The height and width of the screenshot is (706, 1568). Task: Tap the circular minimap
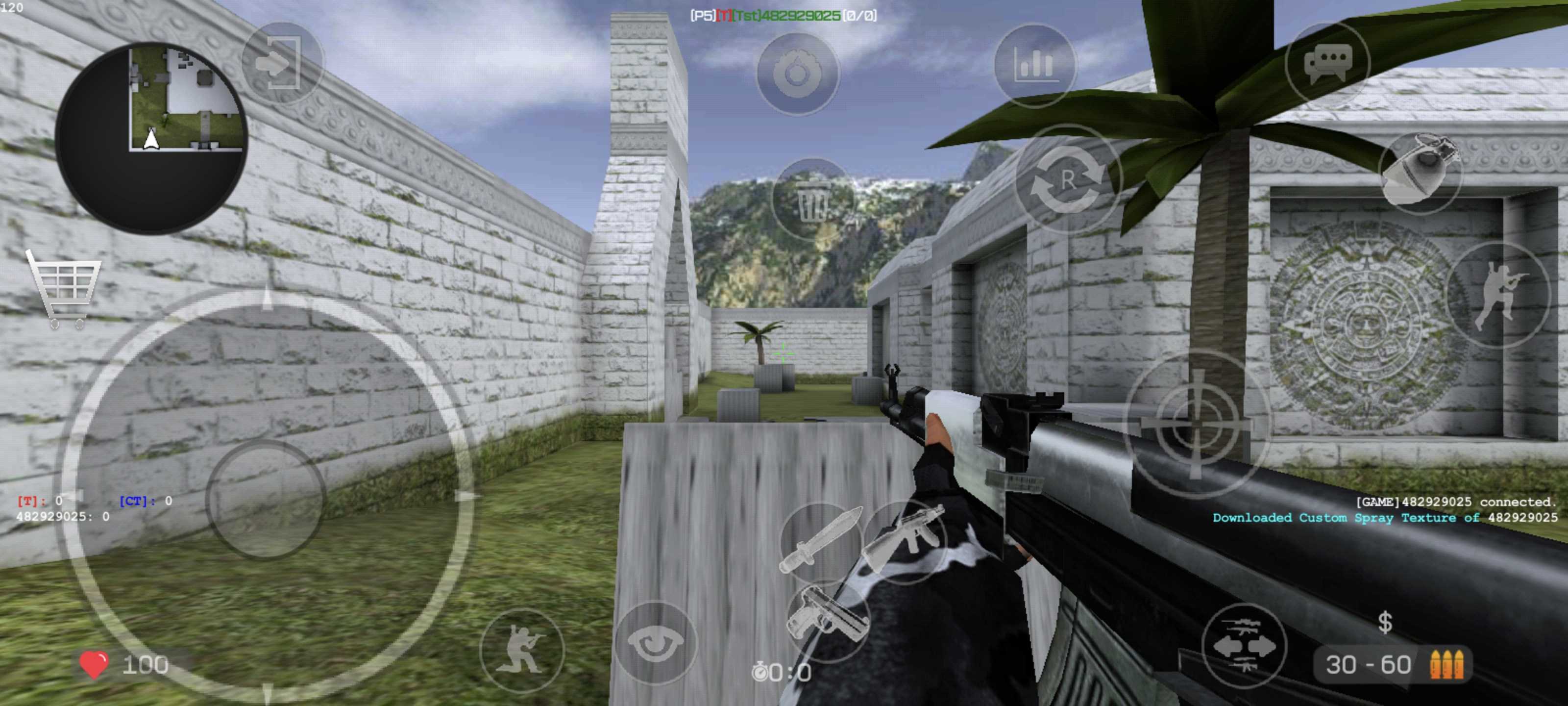pyautogui.click(x=151, y=138)
